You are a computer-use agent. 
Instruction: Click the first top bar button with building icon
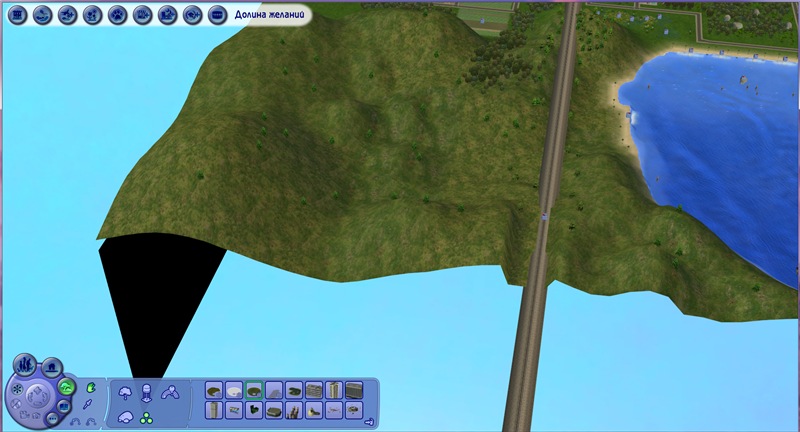point(16,15)
